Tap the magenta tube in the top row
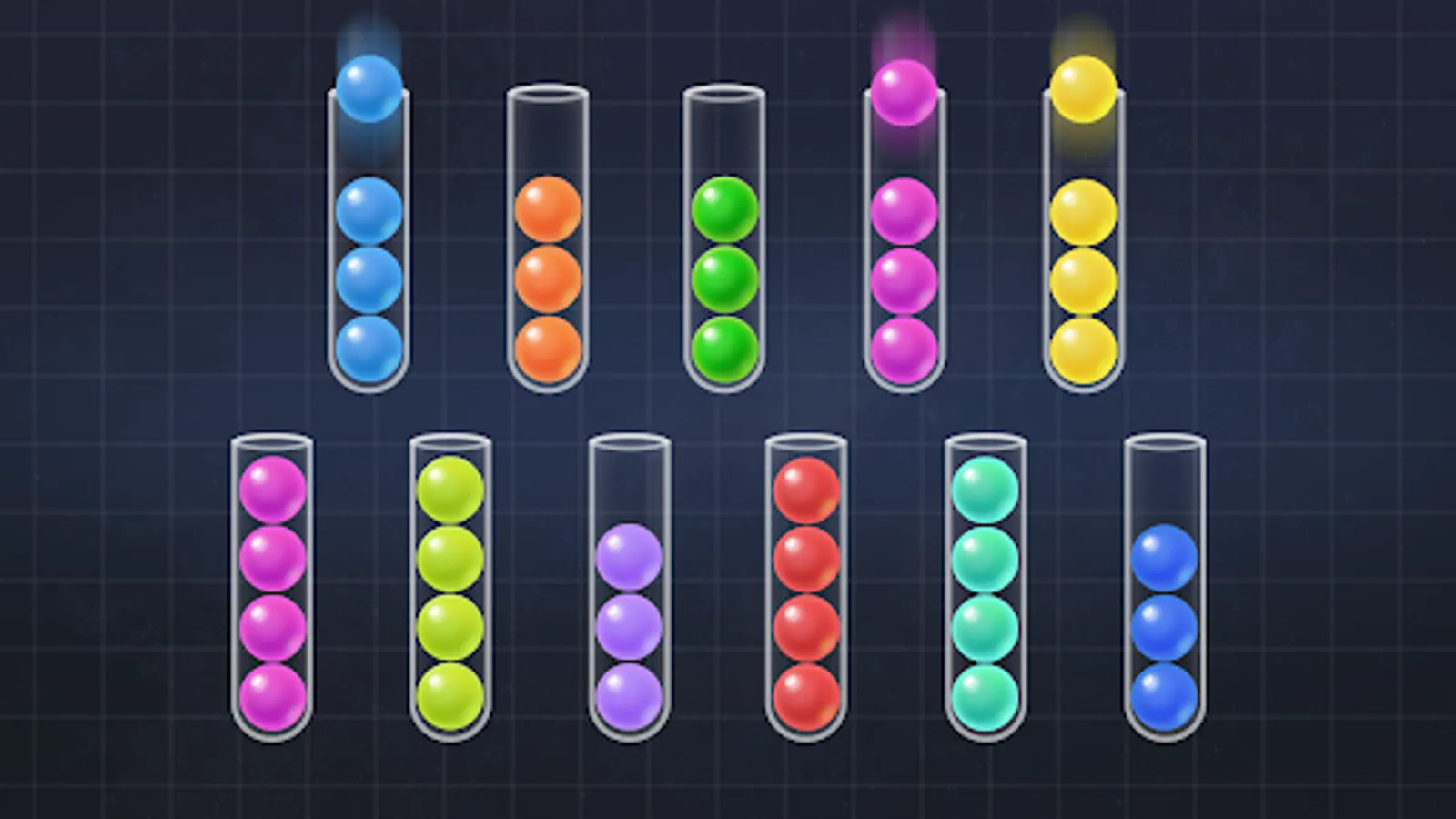Image resolution: width=1456 pixels, height=819 pixels. tap(904, 273)
